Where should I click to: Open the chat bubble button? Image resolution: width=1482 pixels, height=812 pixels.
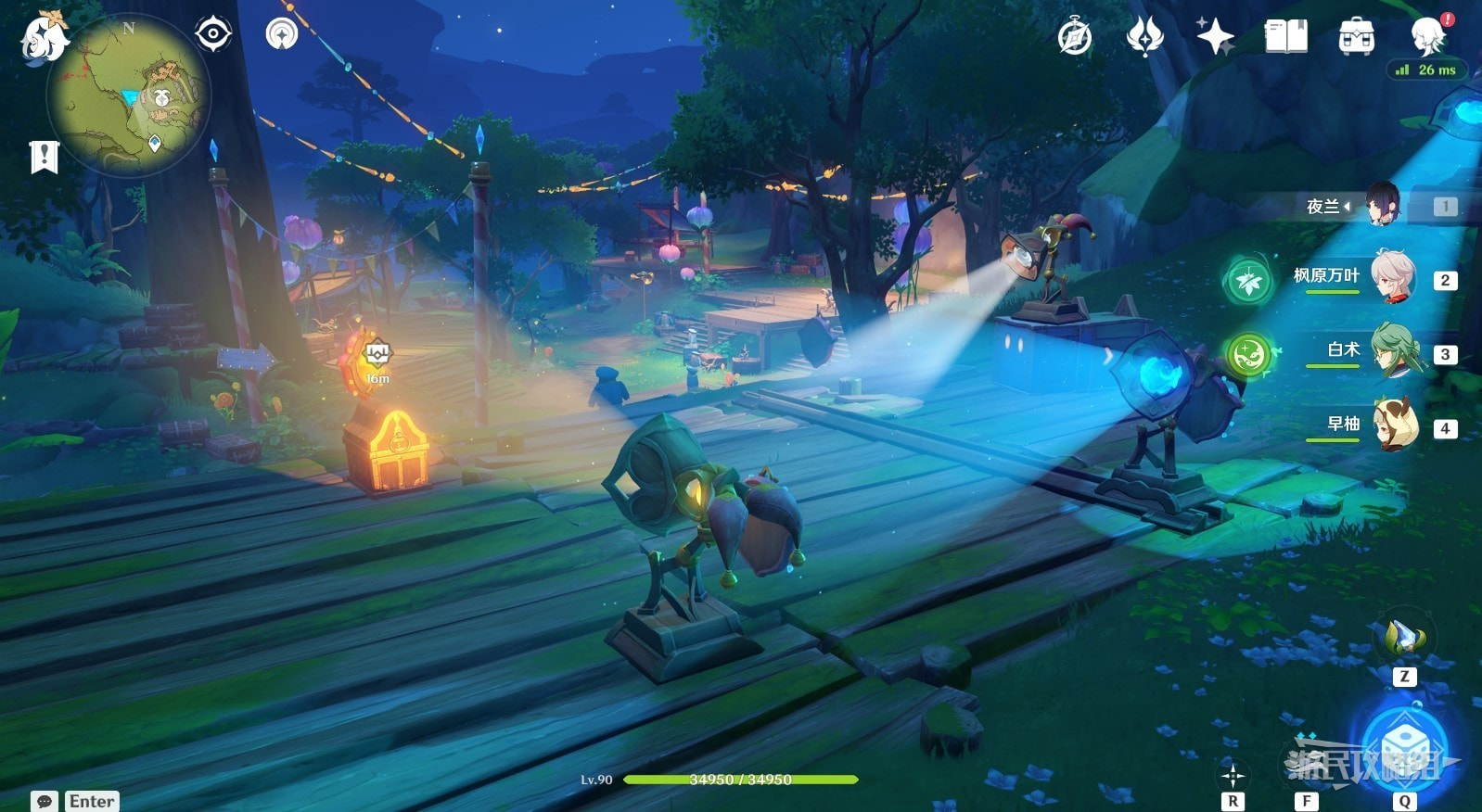44,801
